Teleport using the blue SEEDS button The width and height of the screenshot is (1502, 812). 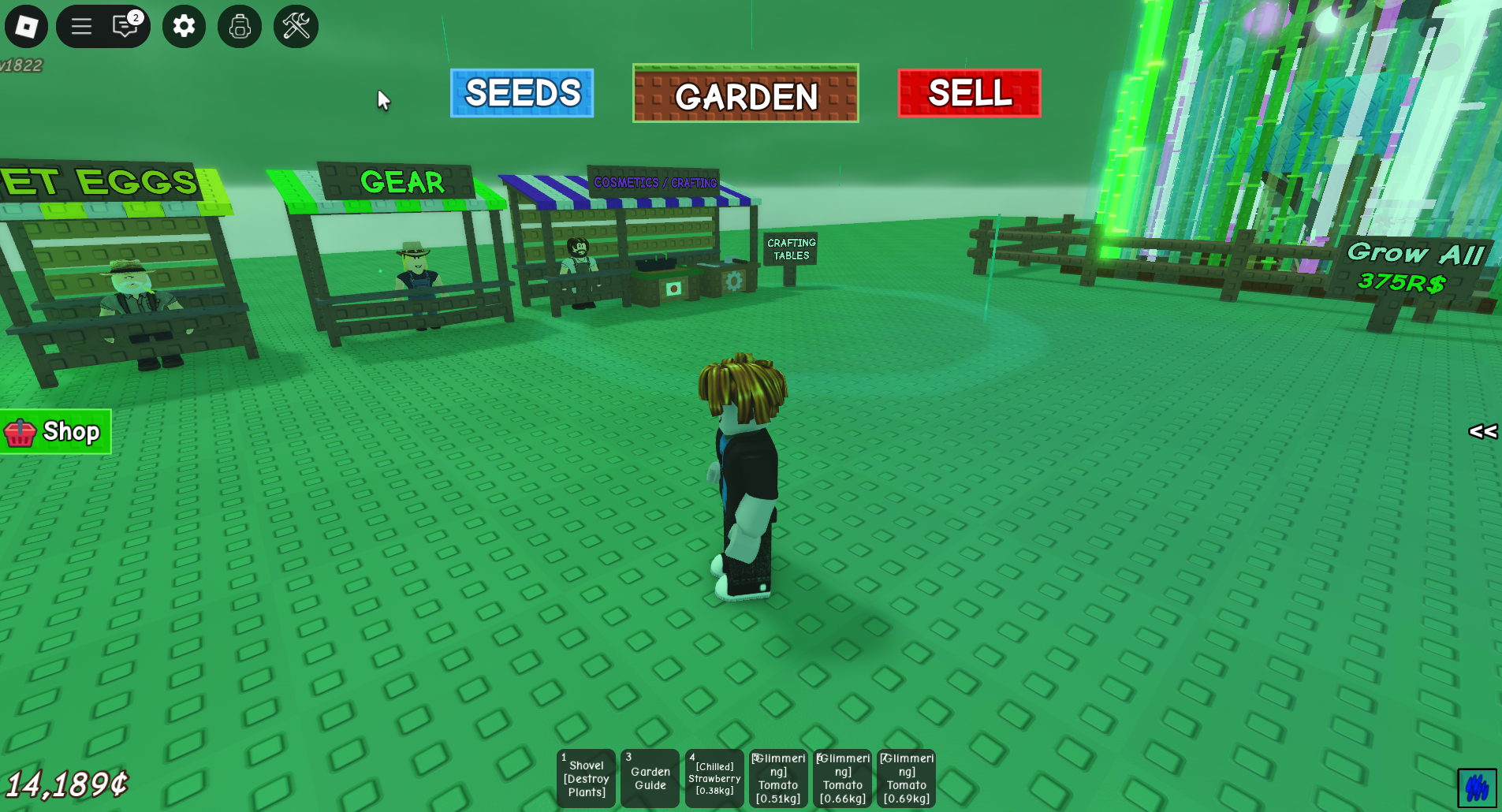(x=522, y=93)
